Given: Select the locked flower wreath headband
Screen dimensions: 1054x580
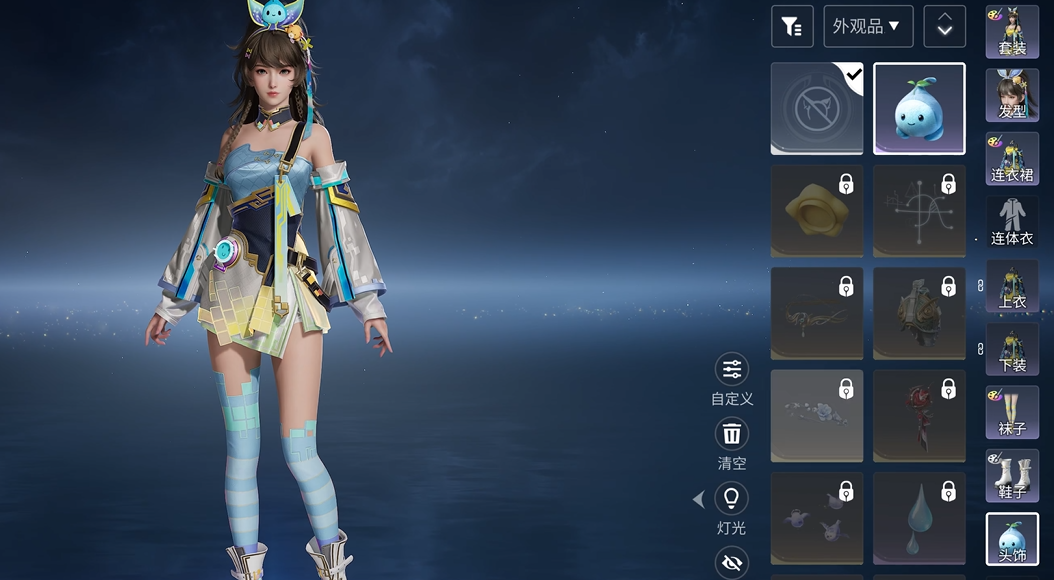Looking at the screenshot, I should pyautogui.click(x=817, y=416).
